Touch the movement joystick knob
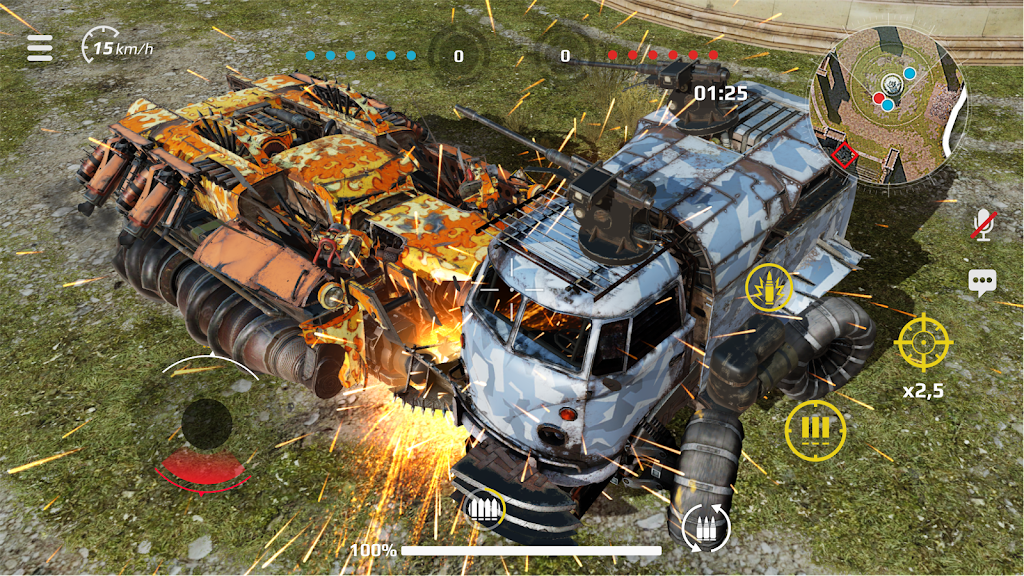 pos(207,424)
